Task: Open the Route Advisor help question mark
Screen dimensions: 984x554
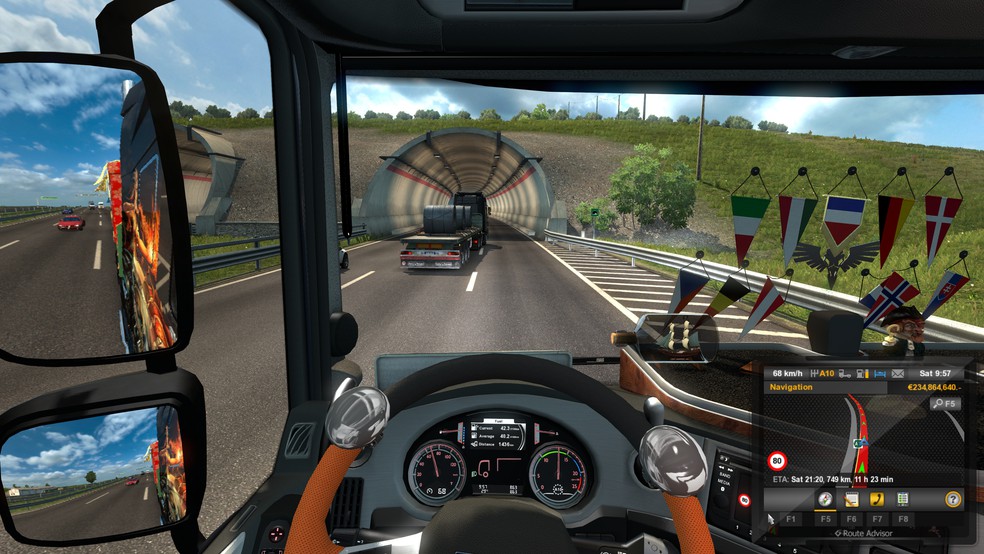Action: [953, 498]
